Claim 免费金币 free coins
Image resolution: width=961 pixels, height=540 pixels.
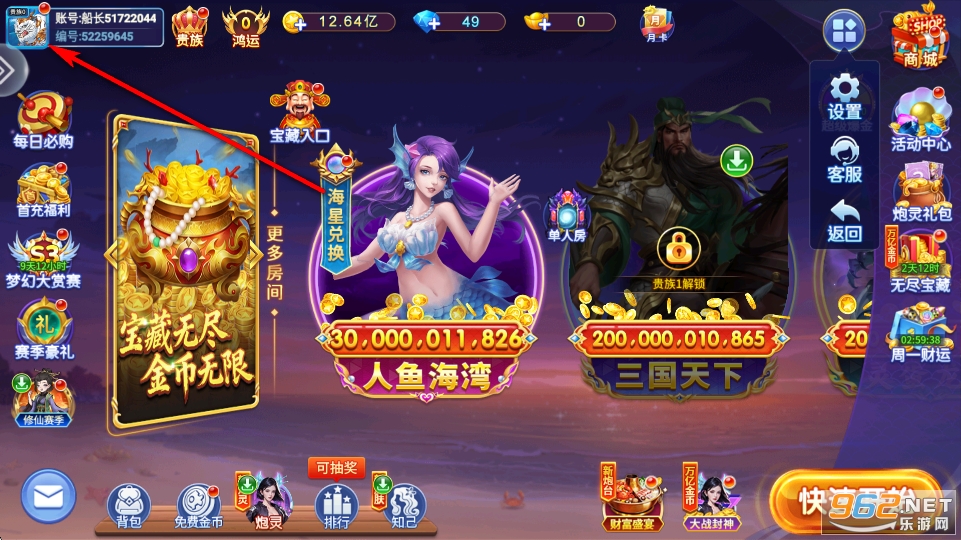tap(198, 505)
